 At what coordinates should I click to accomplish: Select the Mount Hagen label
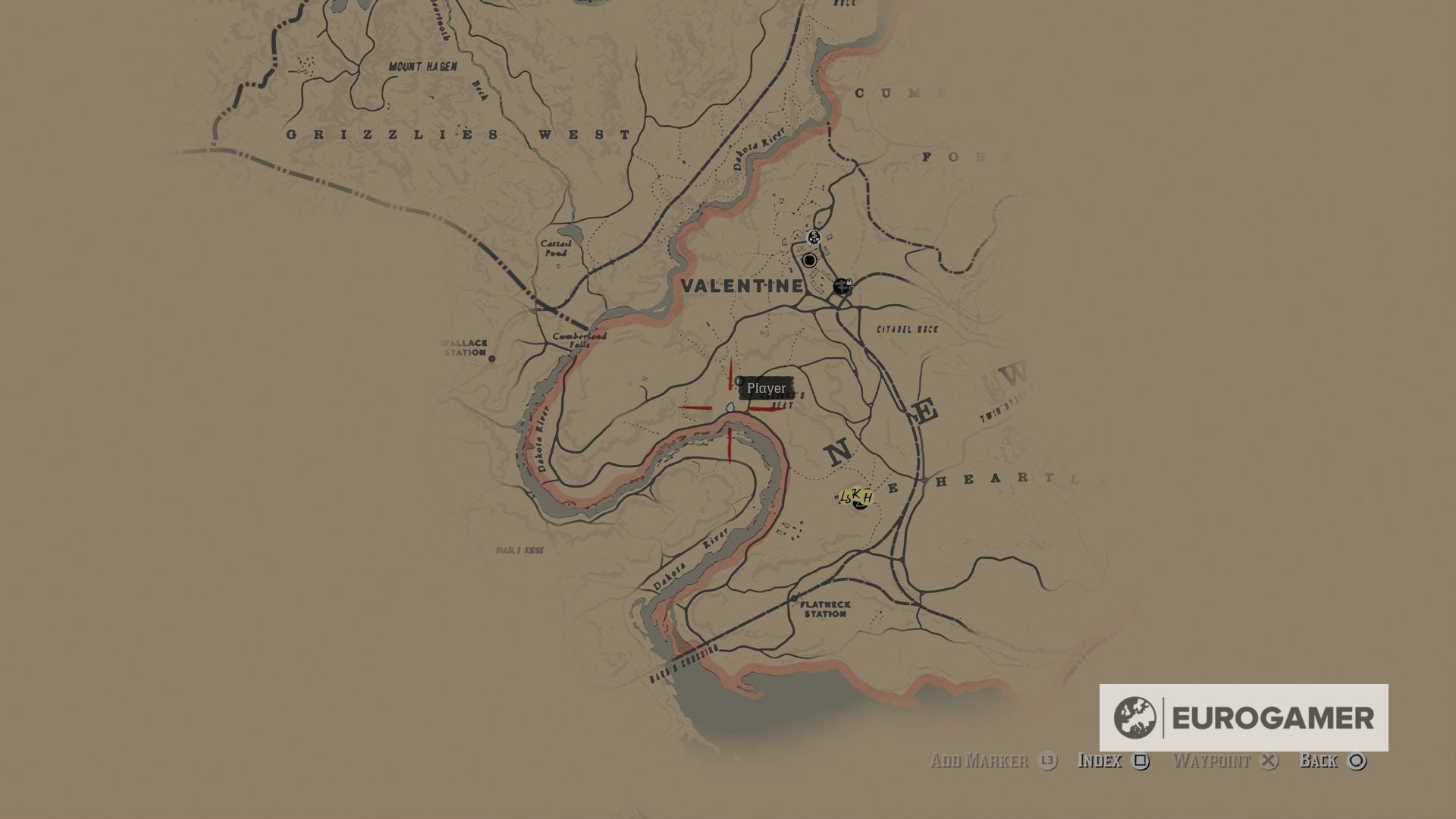tap(422, 65)
